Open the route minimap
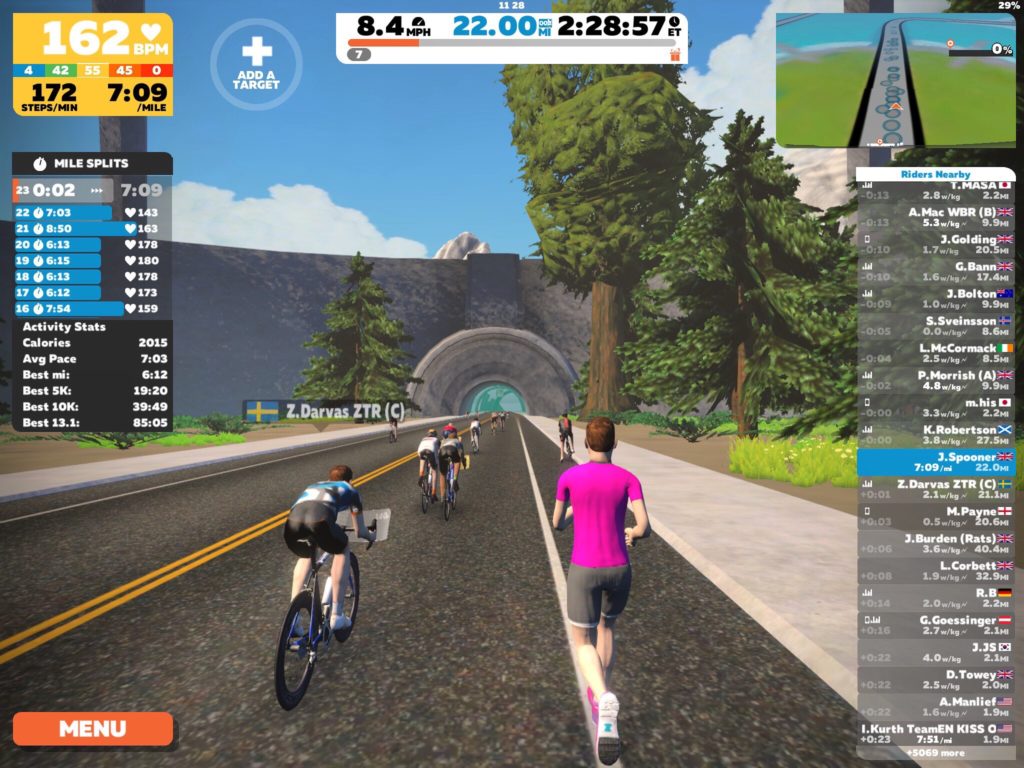The width and height of the screenshot is (1024, 768). point(896,80)
